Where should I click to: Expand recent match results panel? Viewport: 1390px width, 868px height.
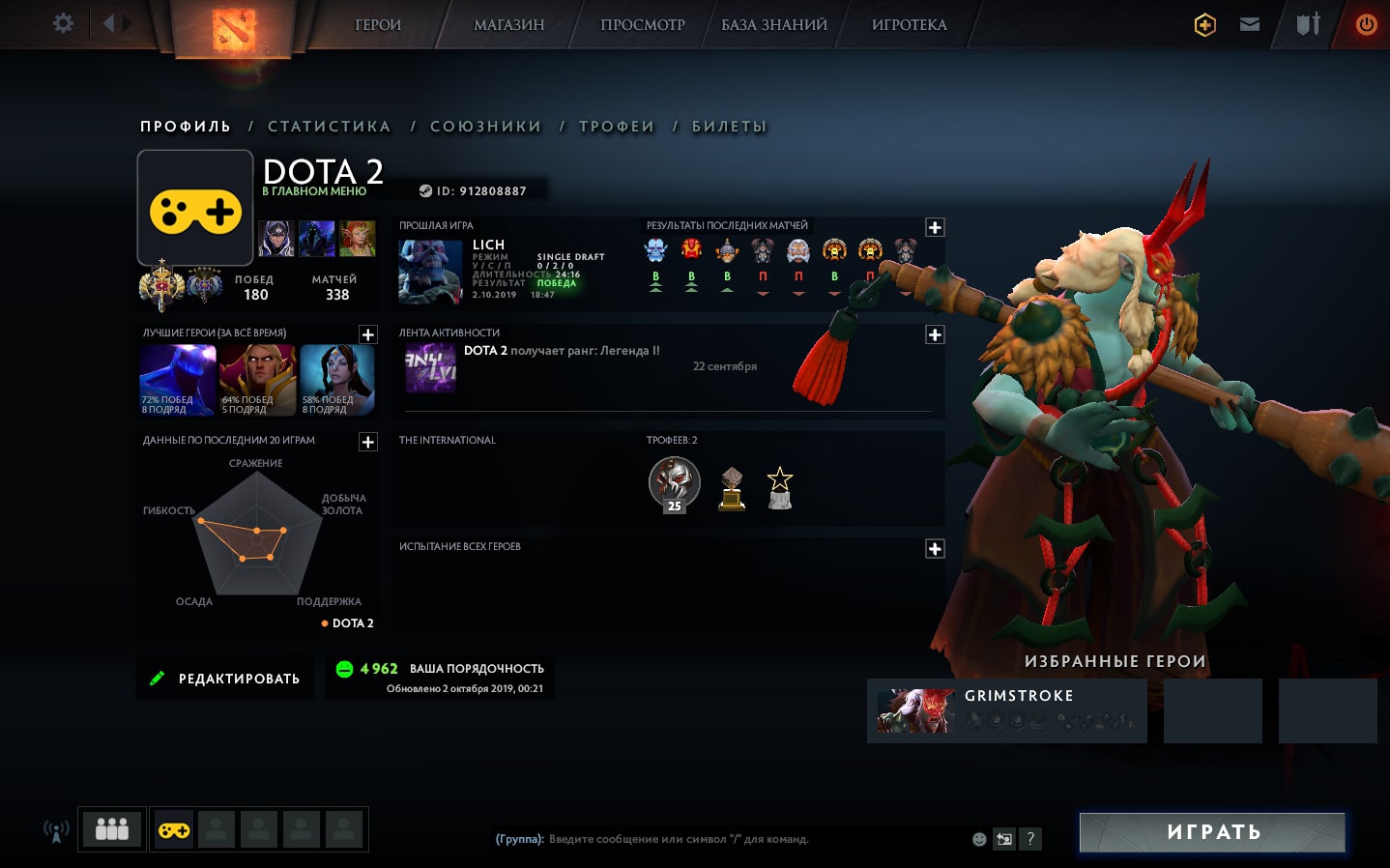click(935, 227)
